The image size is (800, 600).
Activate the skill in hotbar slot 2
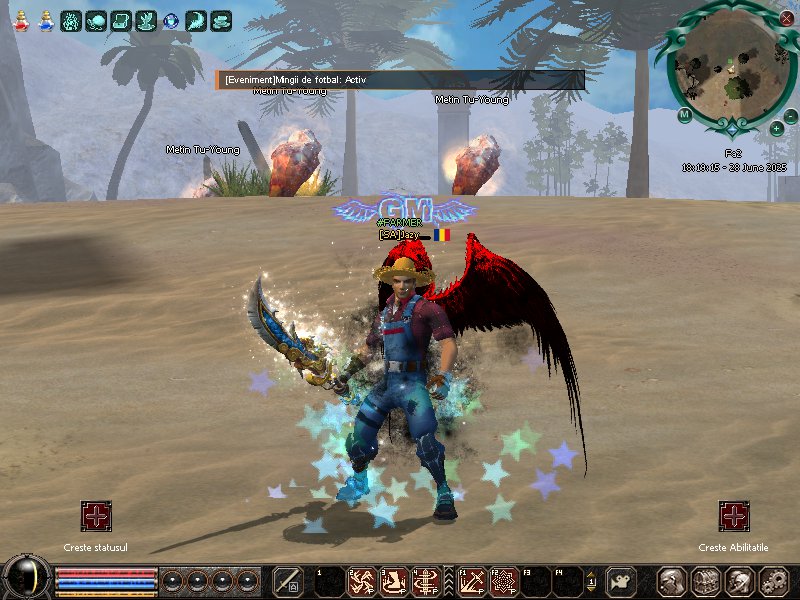362,581
